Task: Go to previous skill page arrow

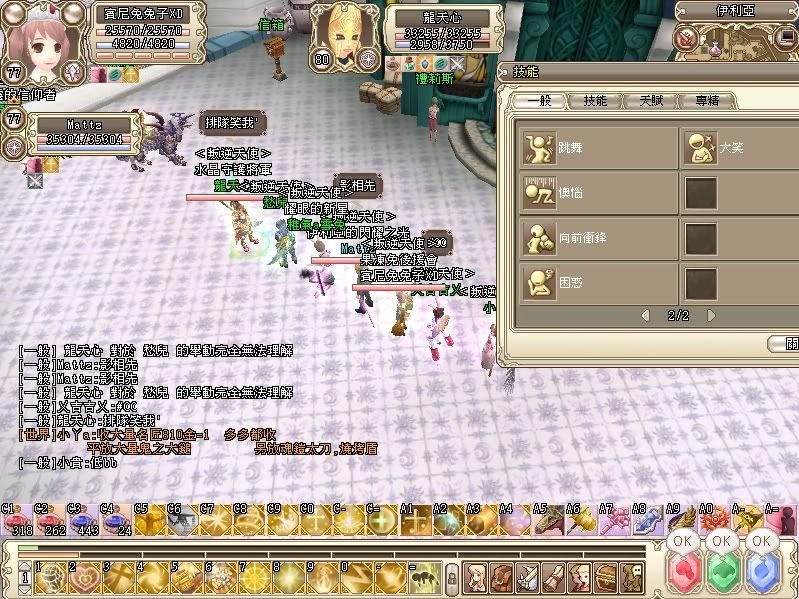Action: coord(646,315)
